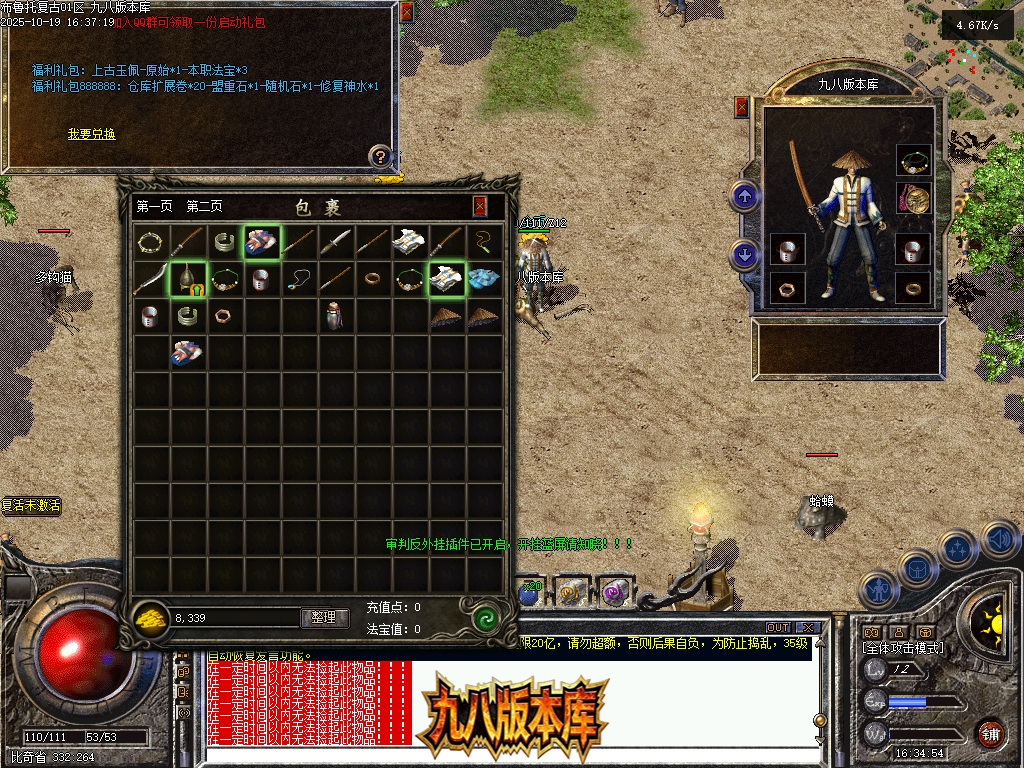
Task: Close the character equipment panel
Action: [741, 106]
